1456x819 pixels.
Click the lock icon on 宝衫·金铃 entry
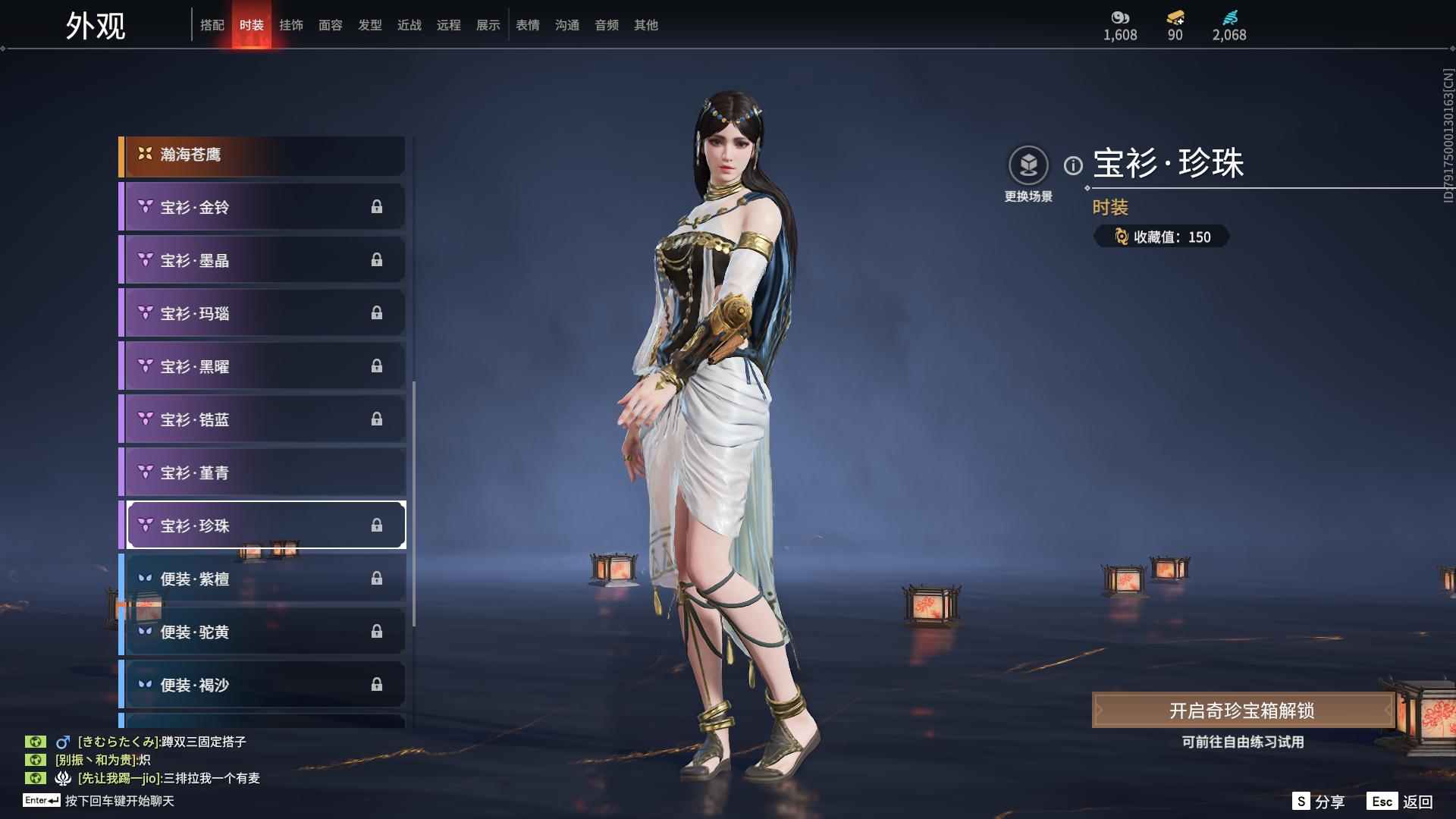378,206
